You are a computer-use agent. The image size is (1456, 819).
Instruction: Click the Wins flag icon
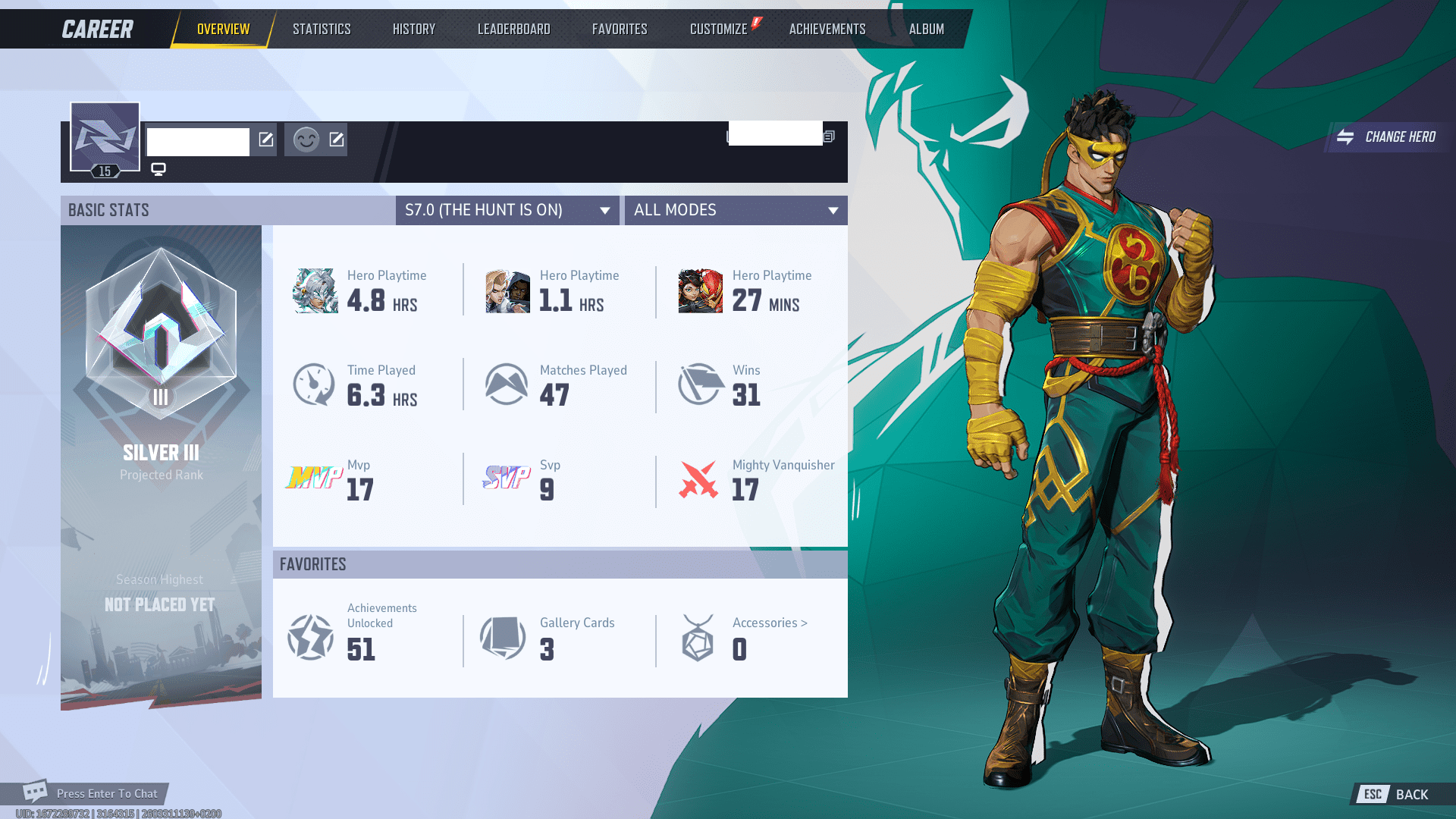coord(699,384)
